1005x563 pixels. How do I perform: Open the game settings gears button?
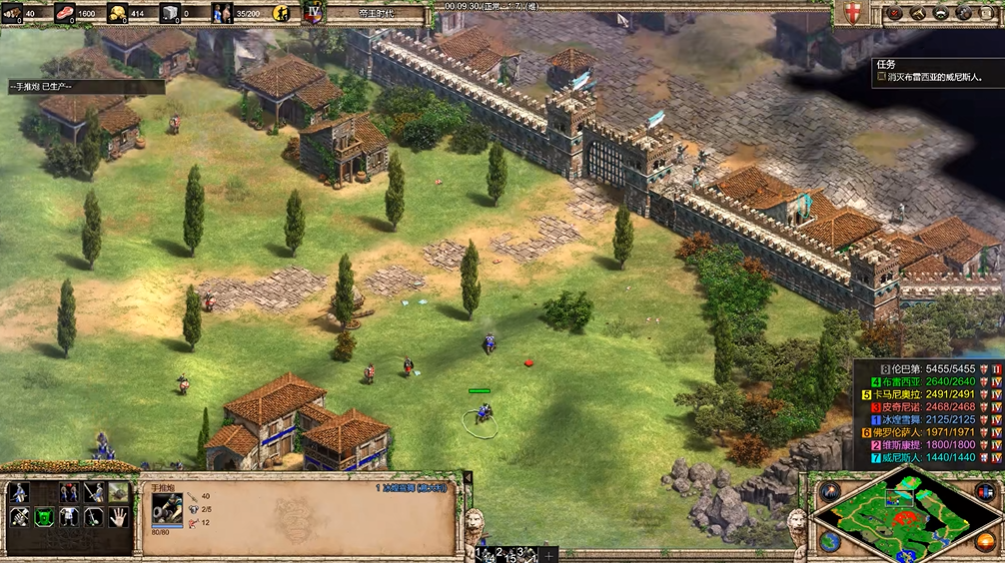coord(964,13)
